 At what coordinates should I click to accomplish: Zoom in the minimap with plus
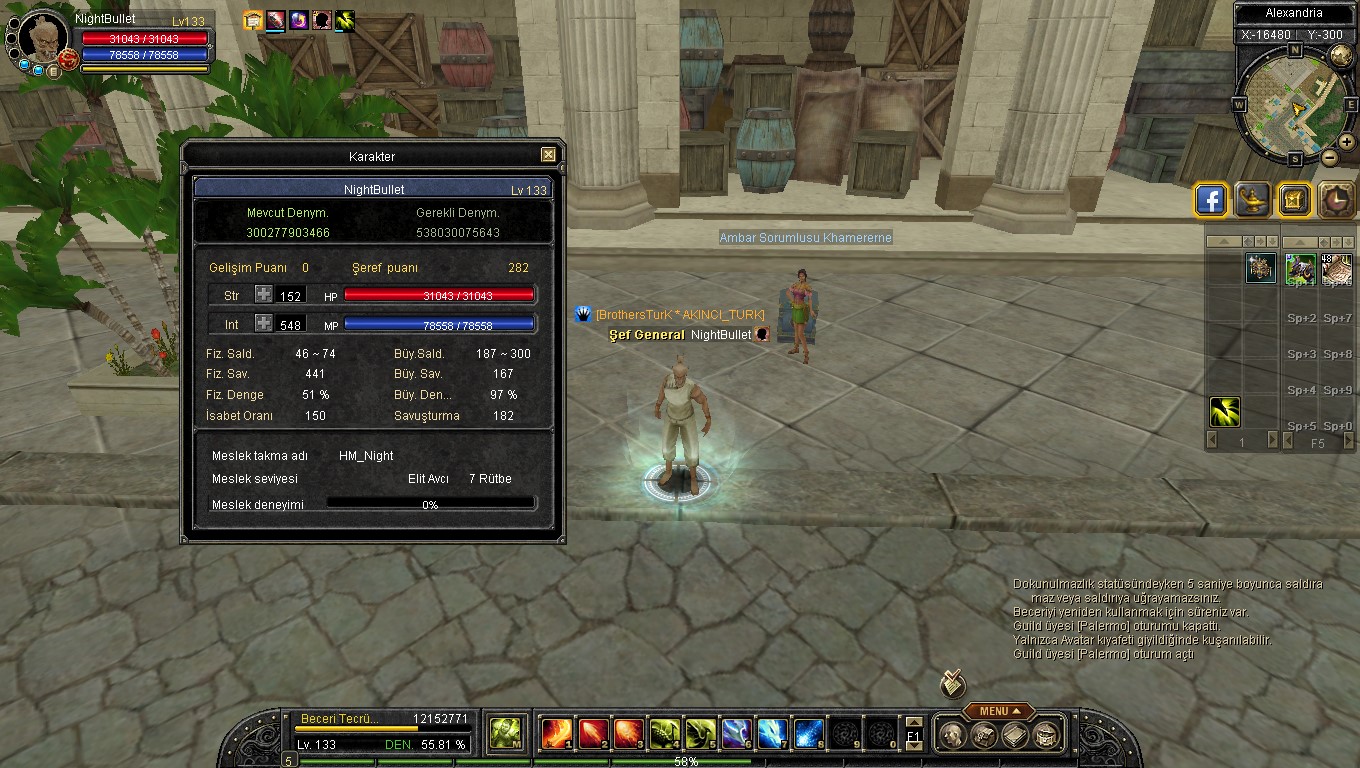(1347, 142)
